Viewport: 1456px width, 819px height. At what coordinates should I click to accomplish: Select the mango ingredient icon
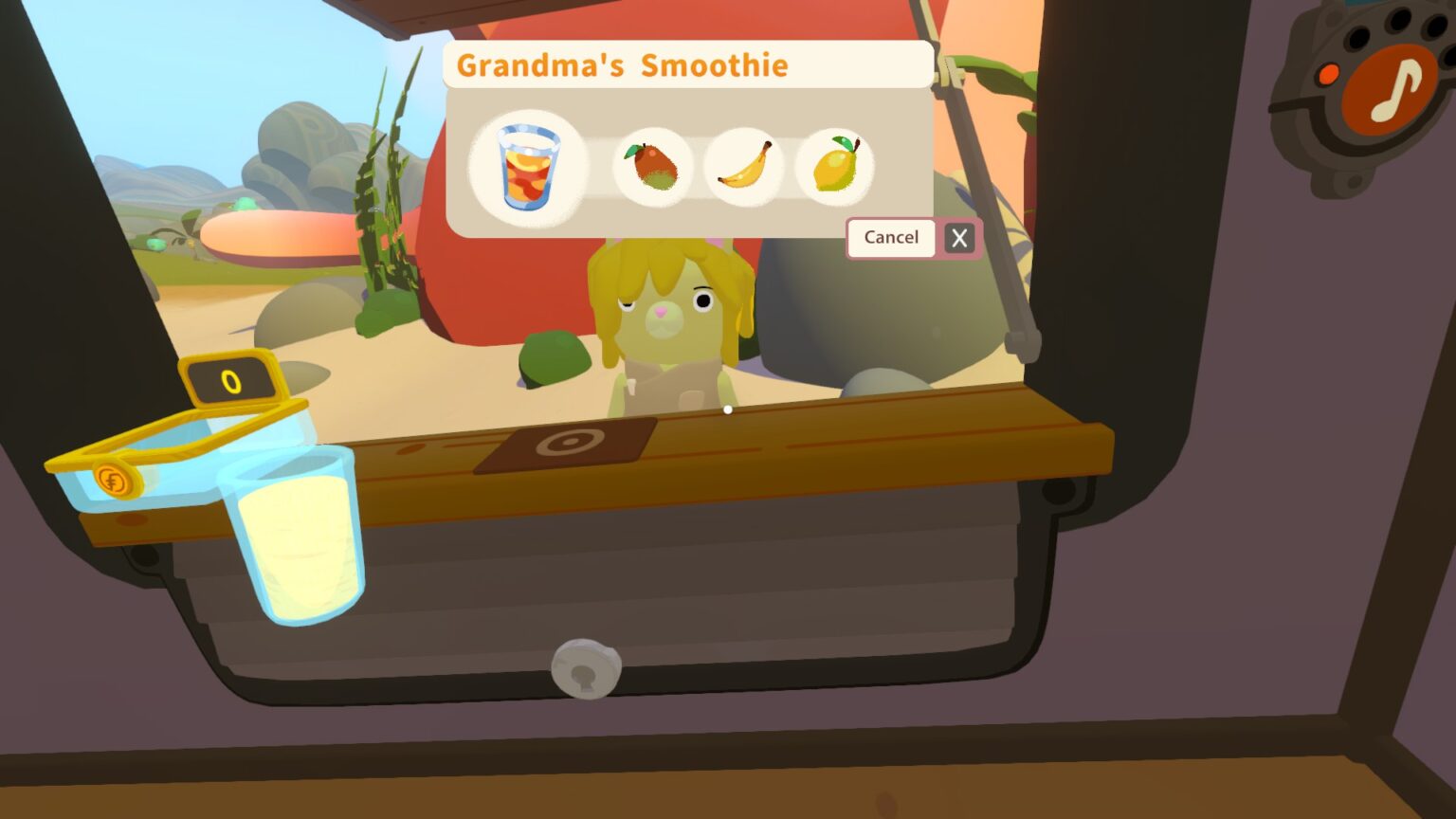coord(654,167)
